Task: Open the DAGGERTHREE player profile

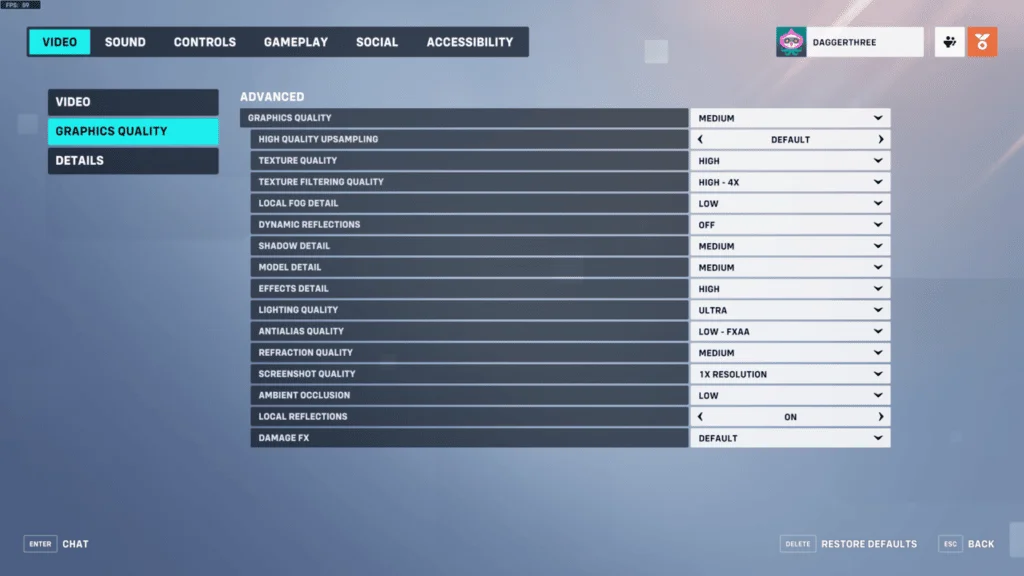Action: (849, 42)
